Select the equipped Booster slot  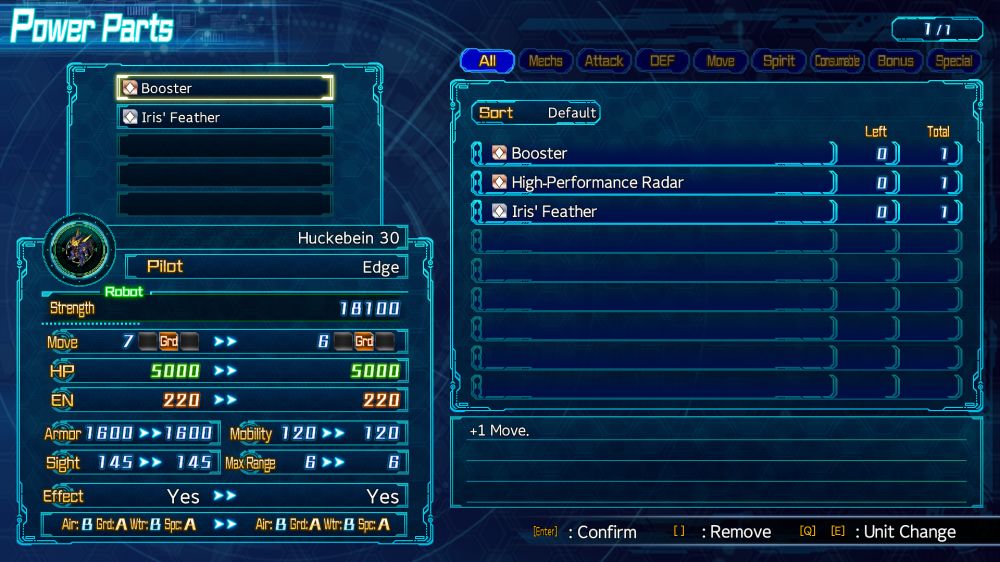224,88
